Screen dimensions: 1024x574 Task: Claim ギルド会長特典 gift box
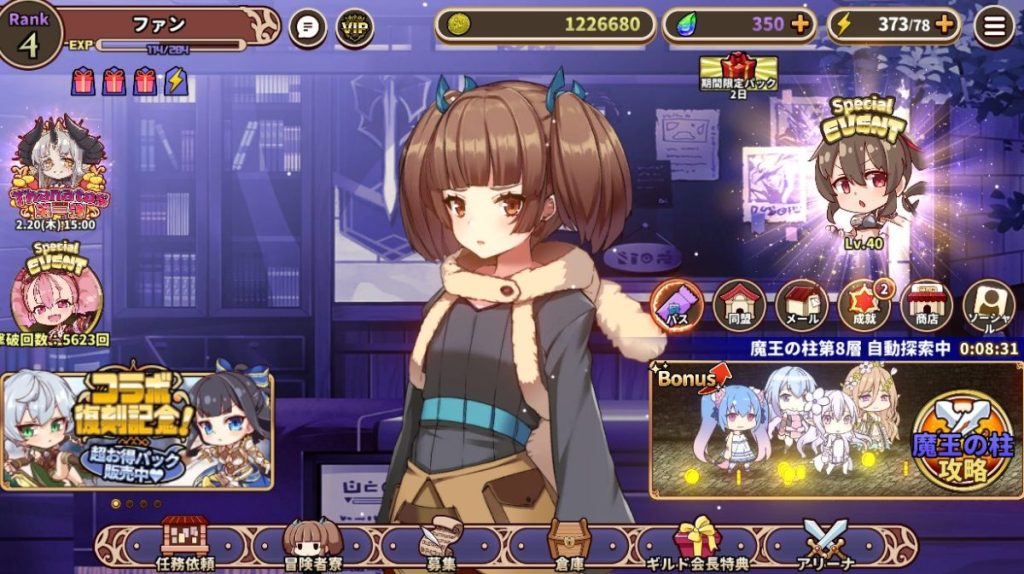(x=698, y=543)
